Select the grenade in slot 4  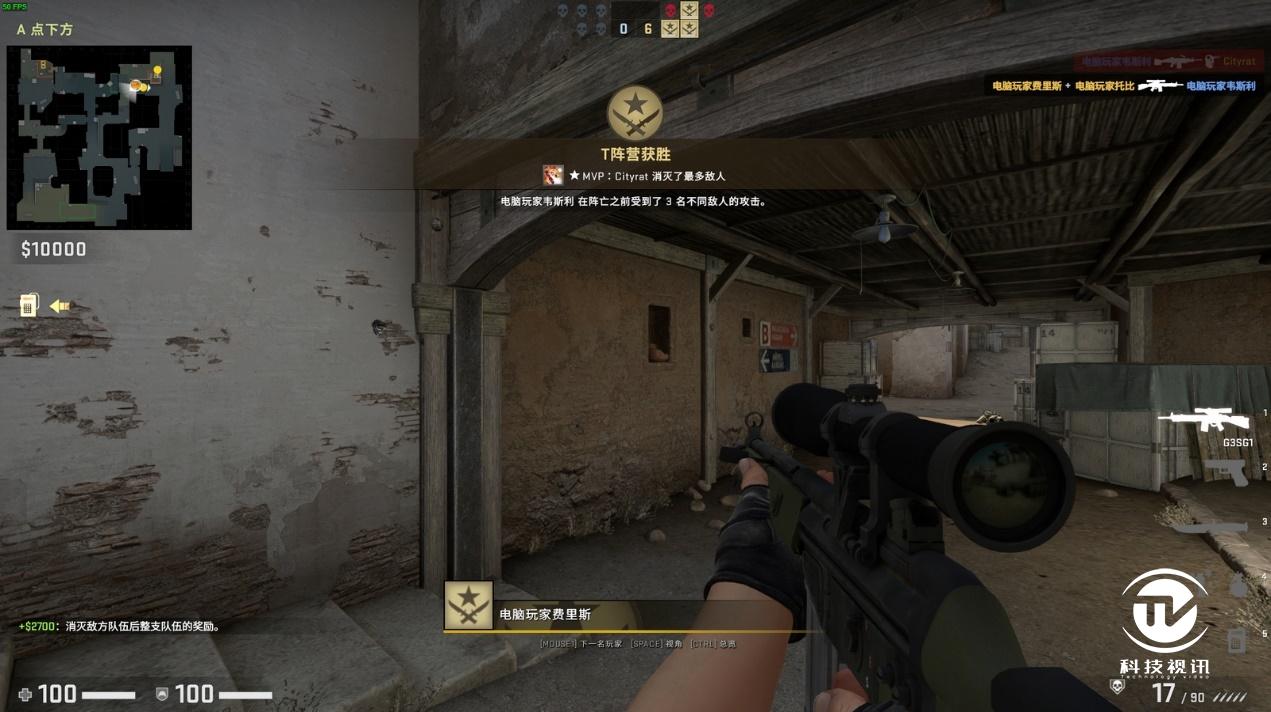[1238, 585]
